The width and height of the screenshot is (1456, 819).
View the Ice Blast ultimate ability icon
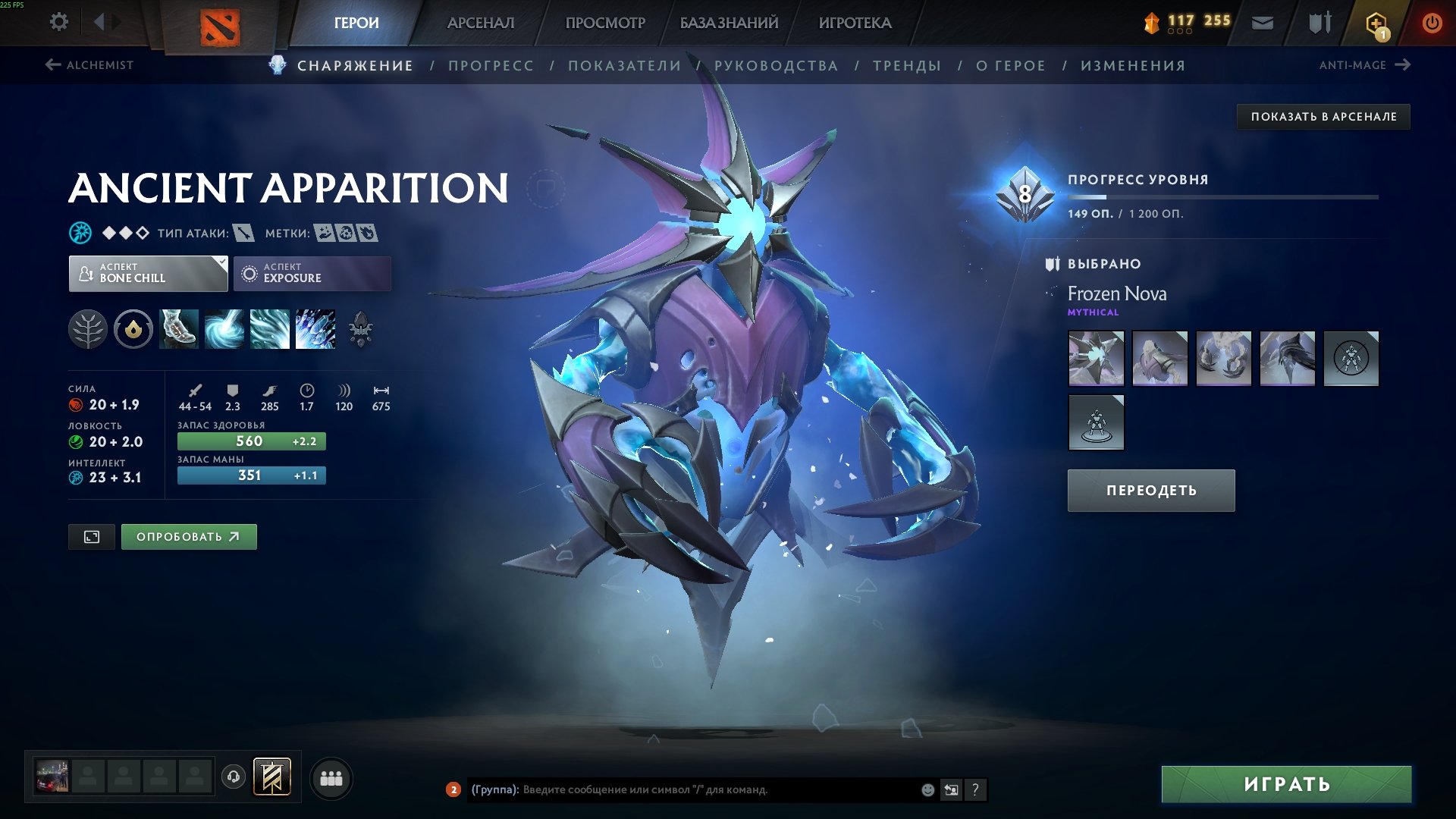click(315, 329)
